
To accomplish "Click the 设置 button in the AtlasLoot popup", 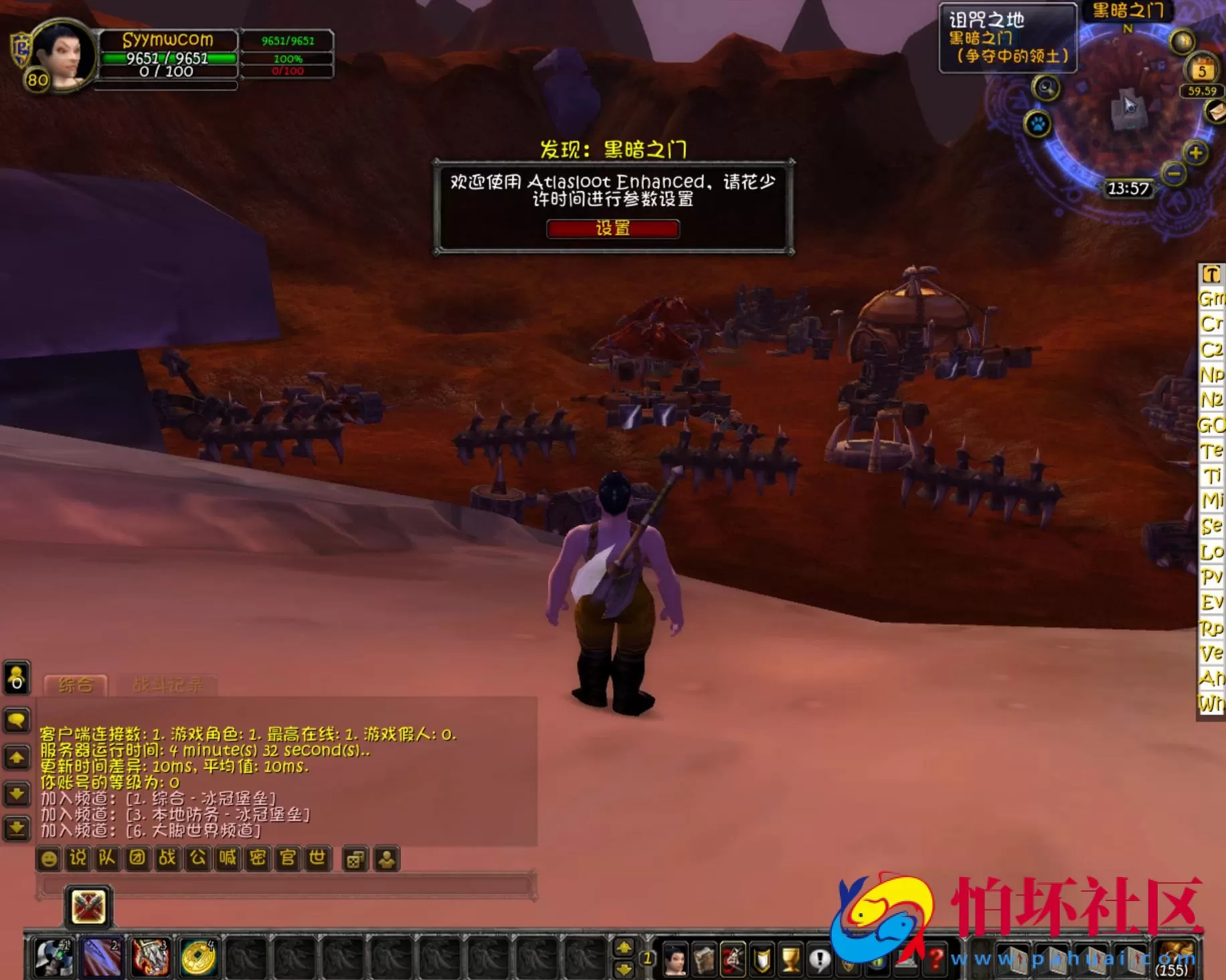I will 612,229.
